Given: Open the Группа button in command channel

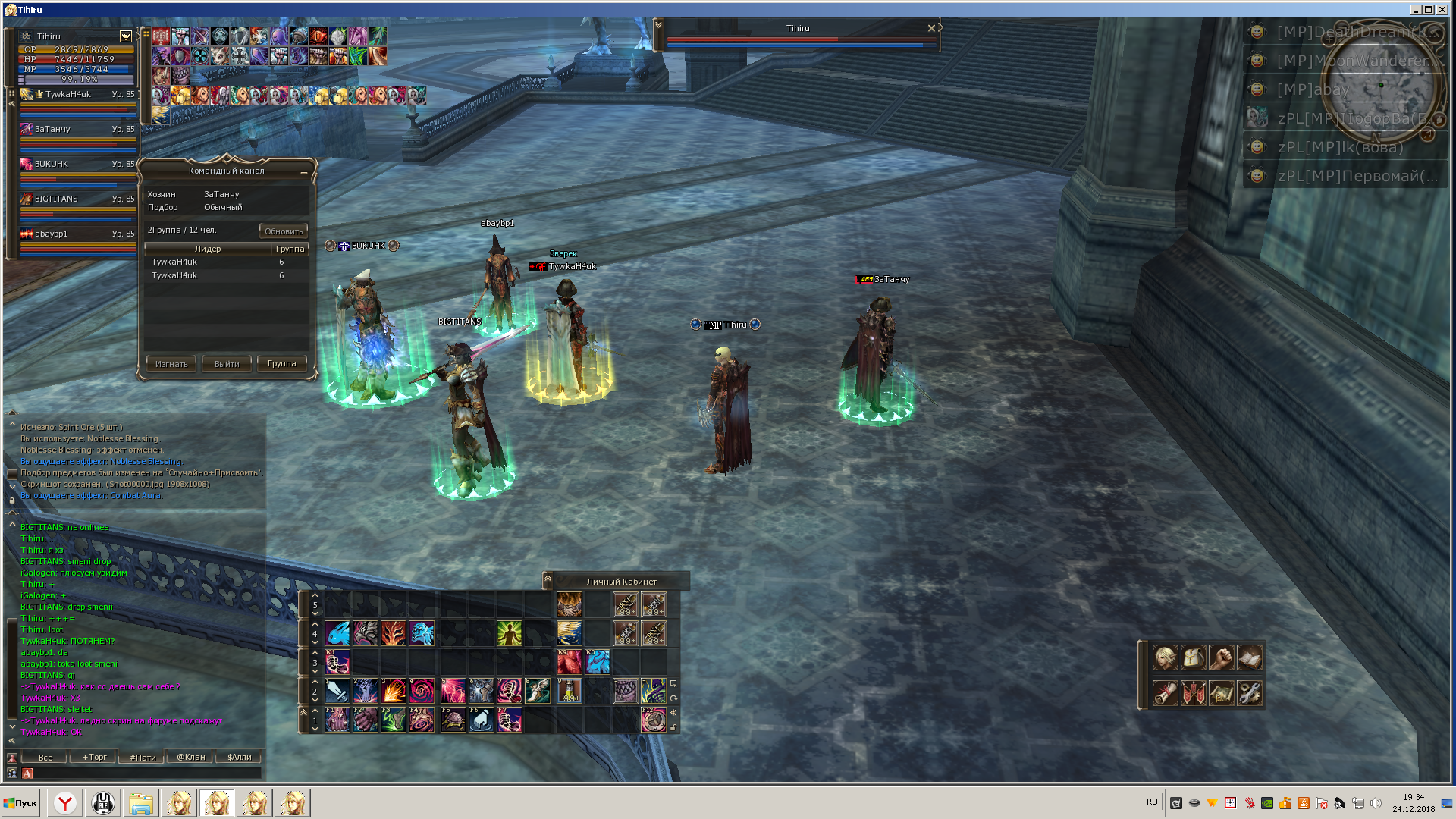Looking at the screenshot, I should pyautogui.click(x=282, y=364).
